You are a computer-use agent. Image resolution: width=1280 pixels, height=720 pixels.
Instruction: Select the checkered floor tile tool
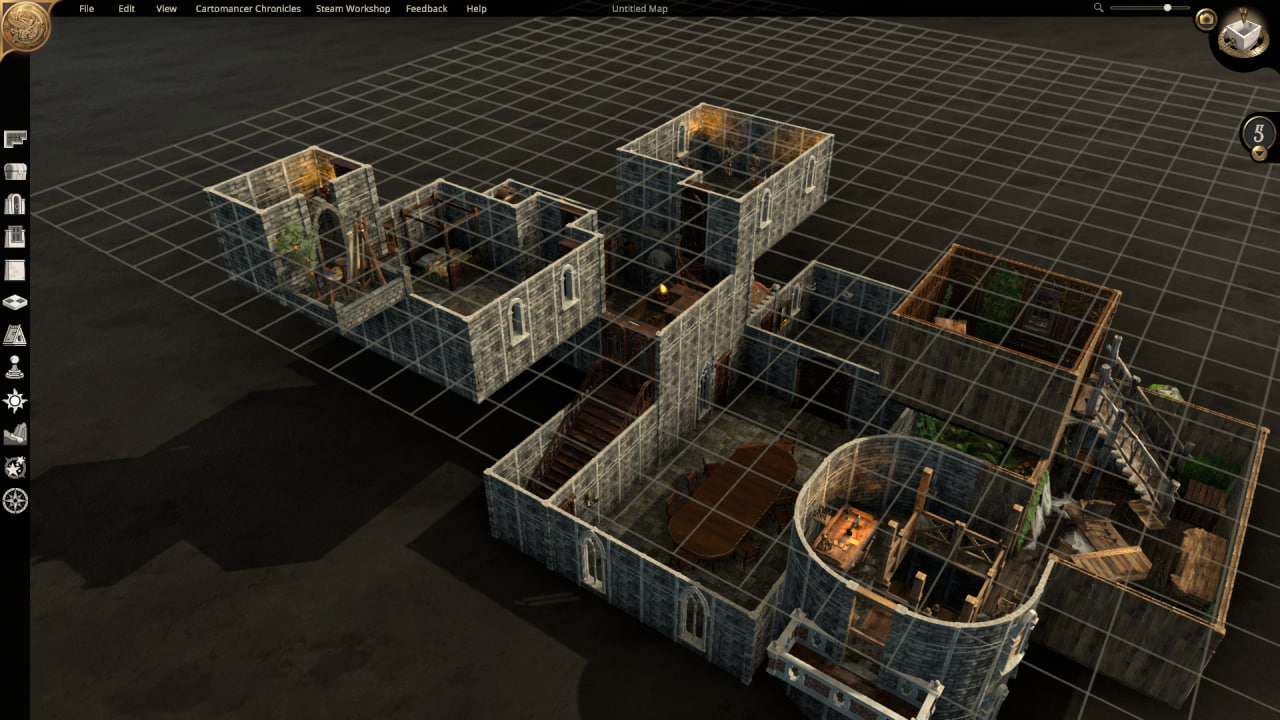15,303
